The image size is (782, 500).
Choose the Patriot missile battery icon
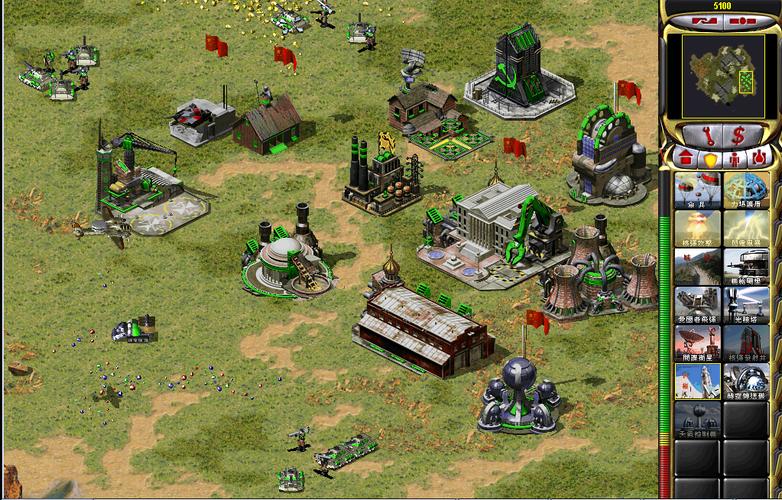[696, 305]
